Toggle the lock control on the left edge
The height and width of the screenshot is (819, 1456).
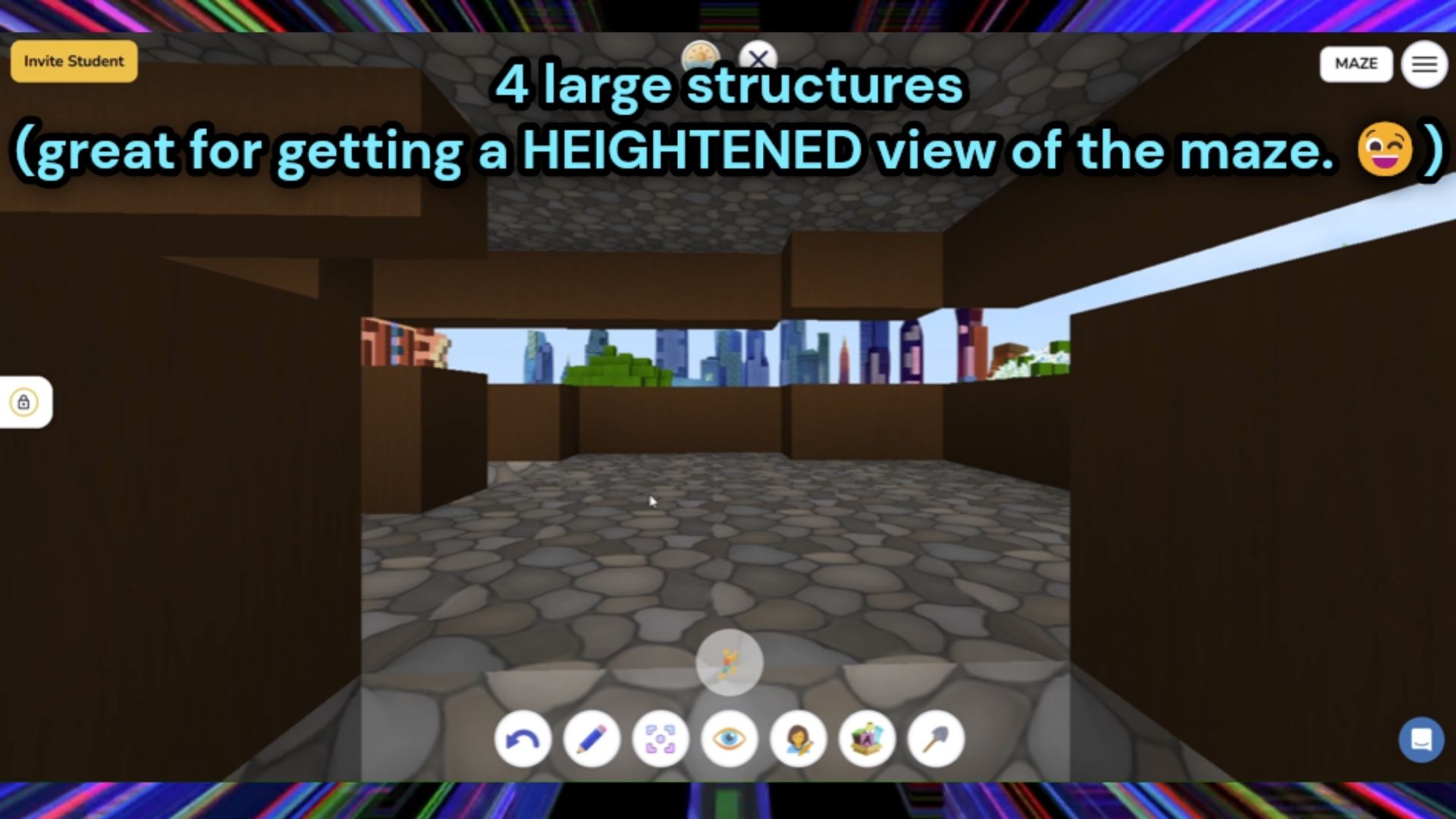coord(24,402)
